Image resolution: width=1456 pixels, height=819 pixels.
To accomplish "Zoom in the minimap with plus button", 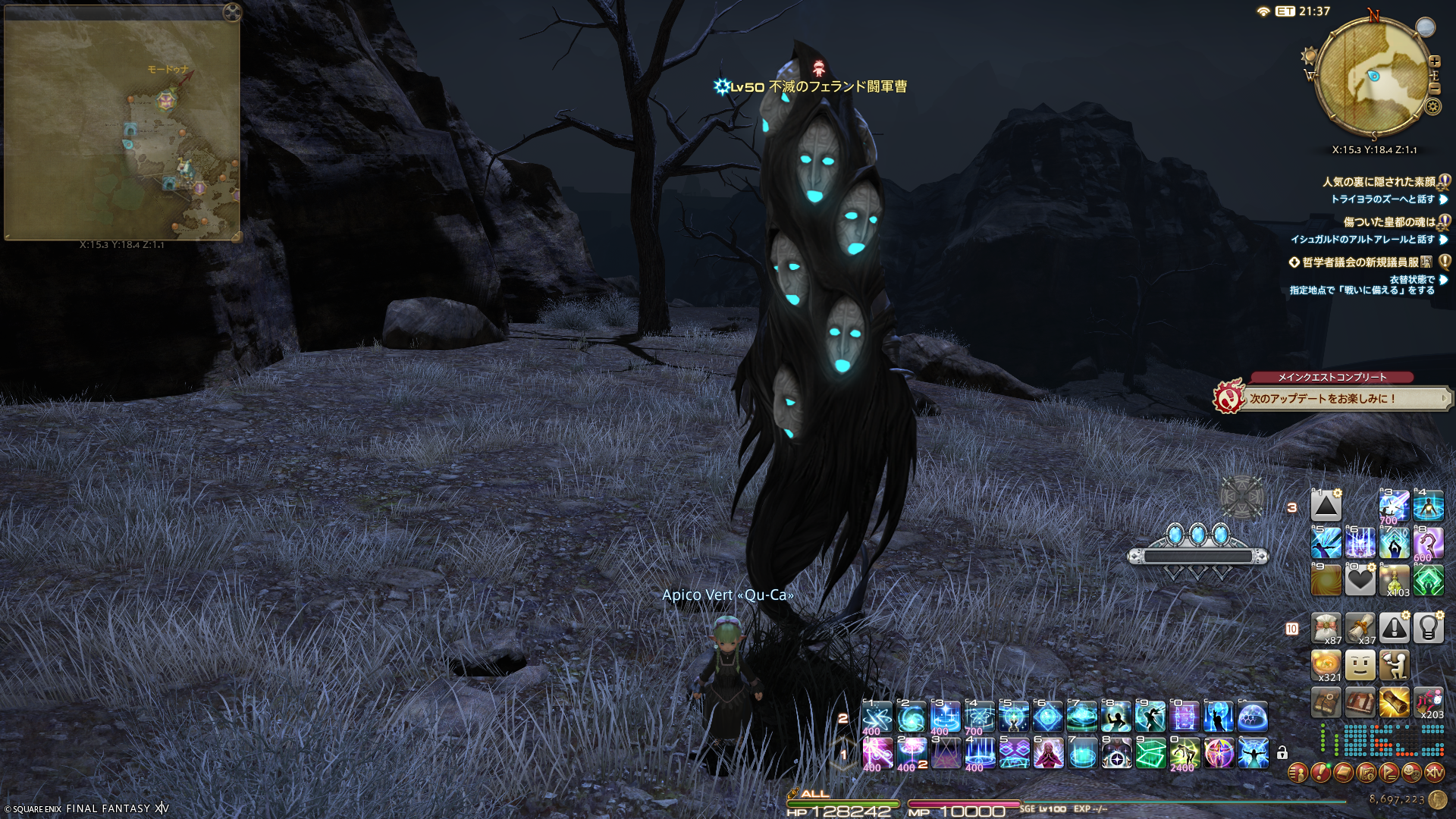I will pyautogui.click(x=1434, y=61).
